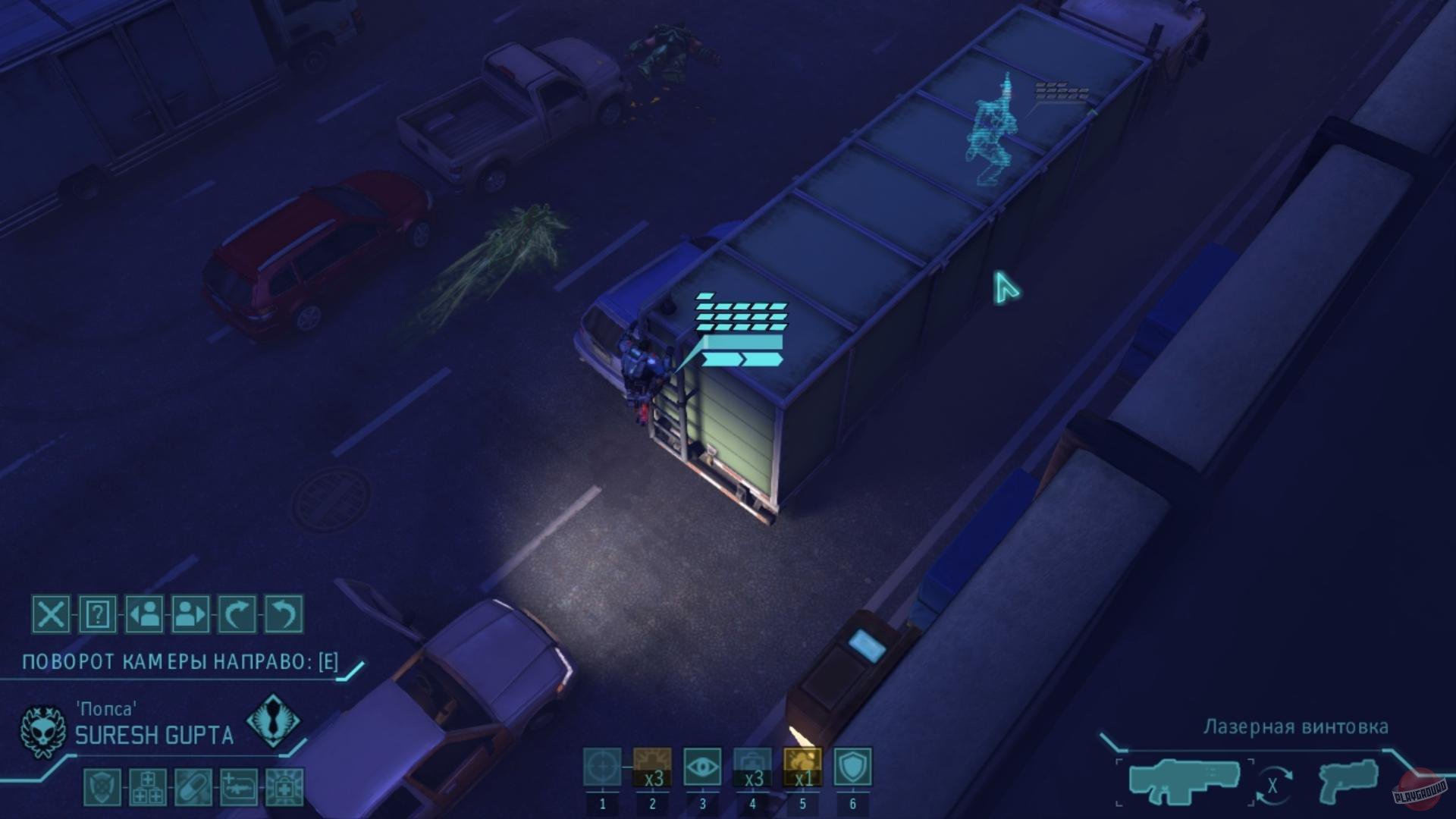The image size is (1456, 819).
Task: Activate the Overwatch eye ability
Action: pyautogui.click(x=702, y=767)
